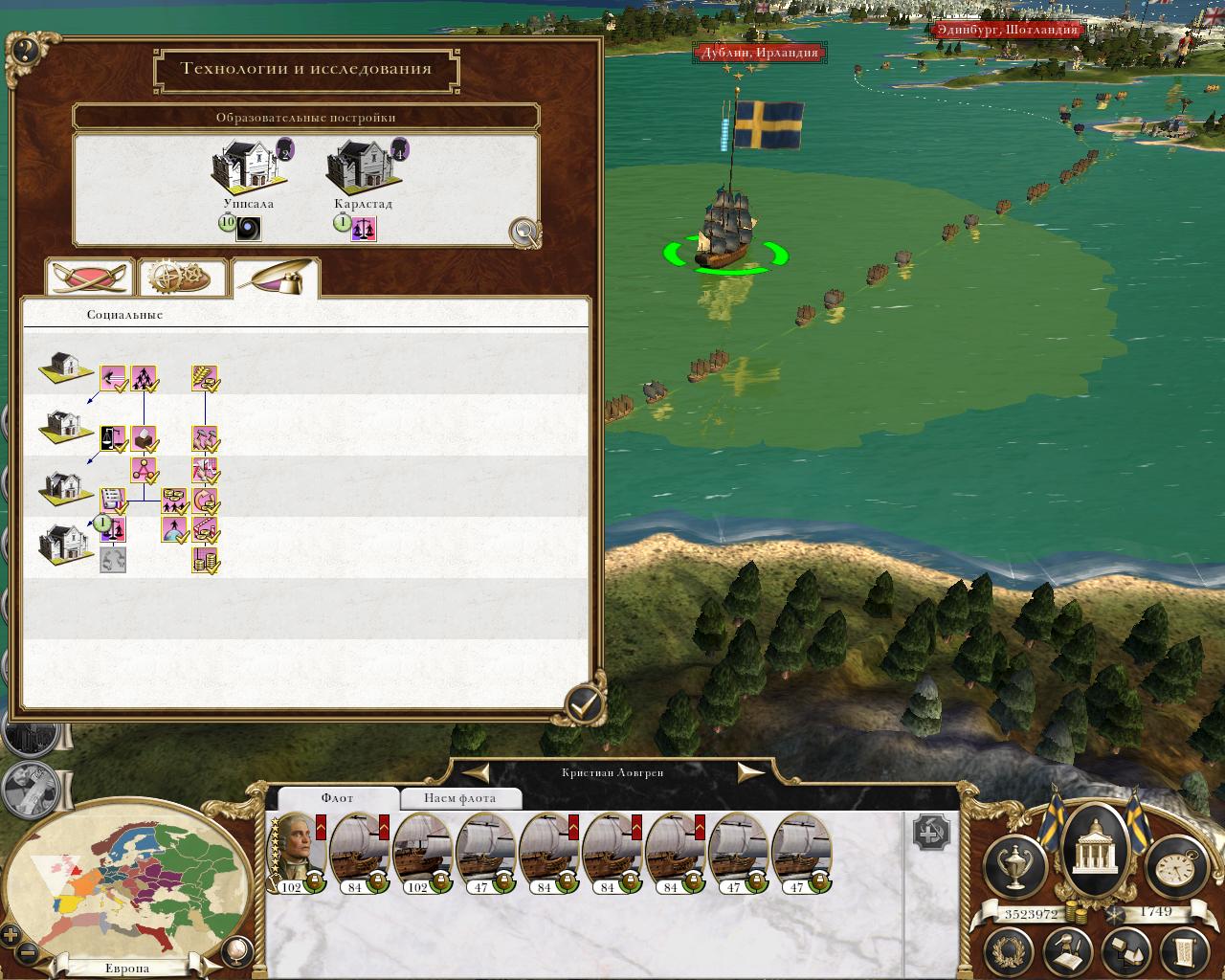Click the magnifying glass locate button
This screenshot has height=980, width=1225.
click(x=523, y=231)
